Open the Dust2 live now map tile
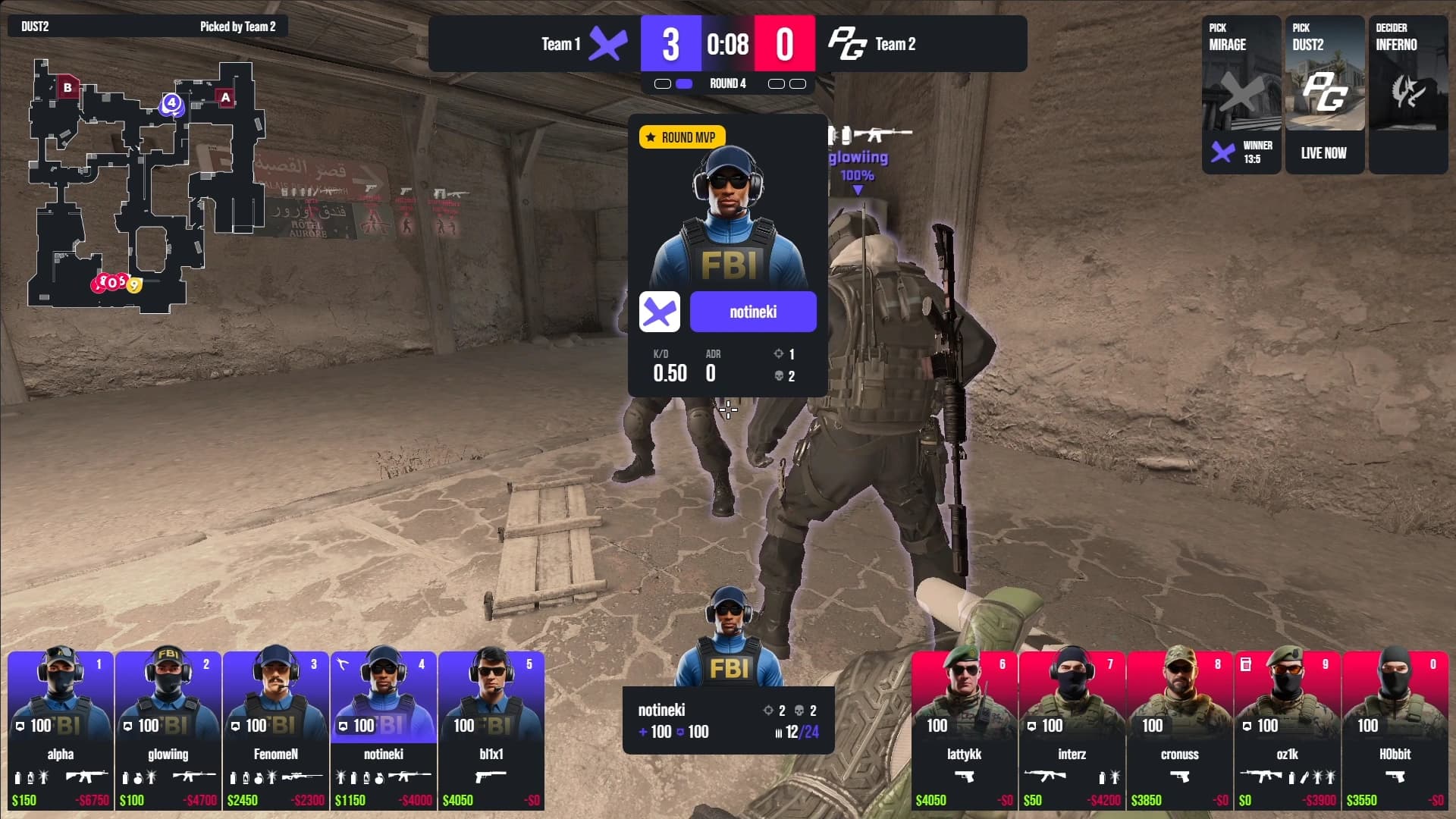Viewport: 1456px width, 819px height. click(x=1324, y=95)
